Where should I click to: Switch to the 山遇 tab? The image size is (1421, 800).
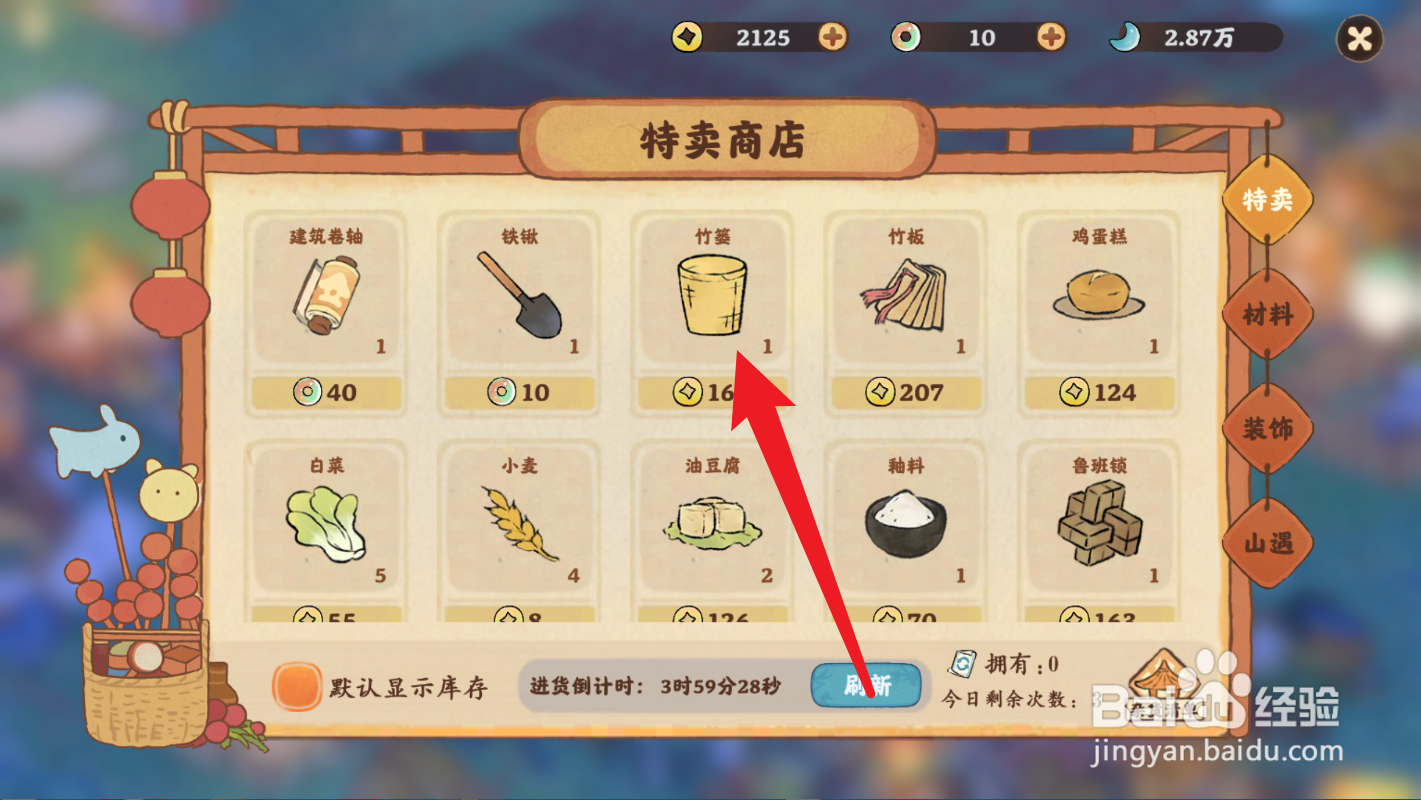[x=1266, y=543]
